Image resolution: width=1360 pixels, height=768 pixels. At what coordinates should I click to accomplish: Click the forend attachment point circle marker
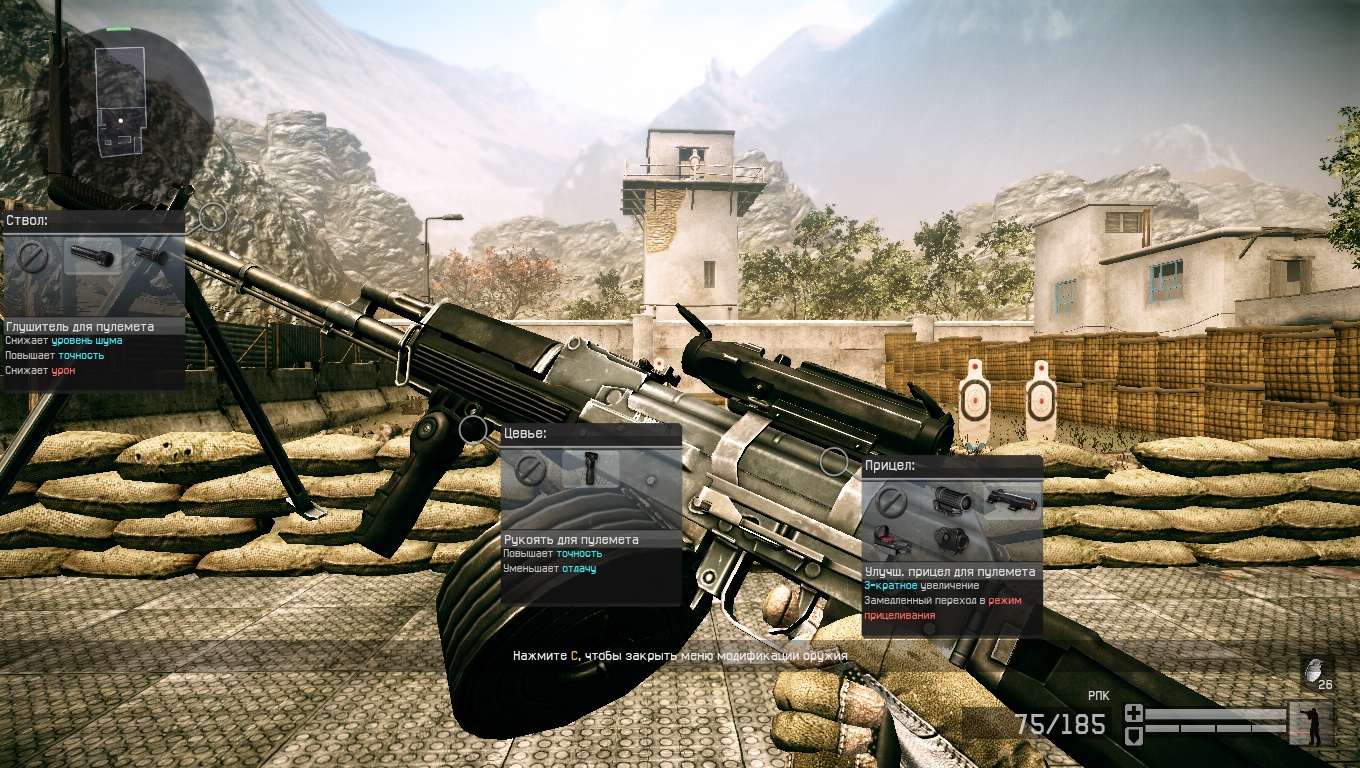[472, 430]
